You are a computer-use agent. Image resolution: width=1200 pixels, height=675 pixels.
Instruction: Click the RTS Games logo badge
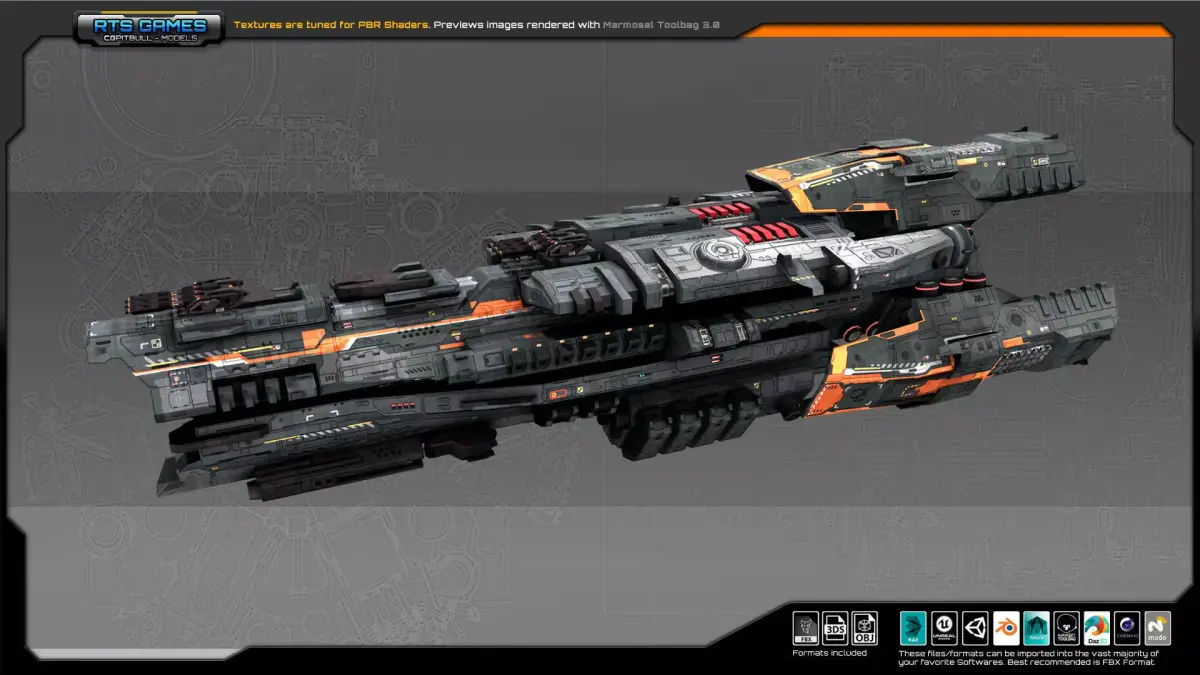pos(149,27)
